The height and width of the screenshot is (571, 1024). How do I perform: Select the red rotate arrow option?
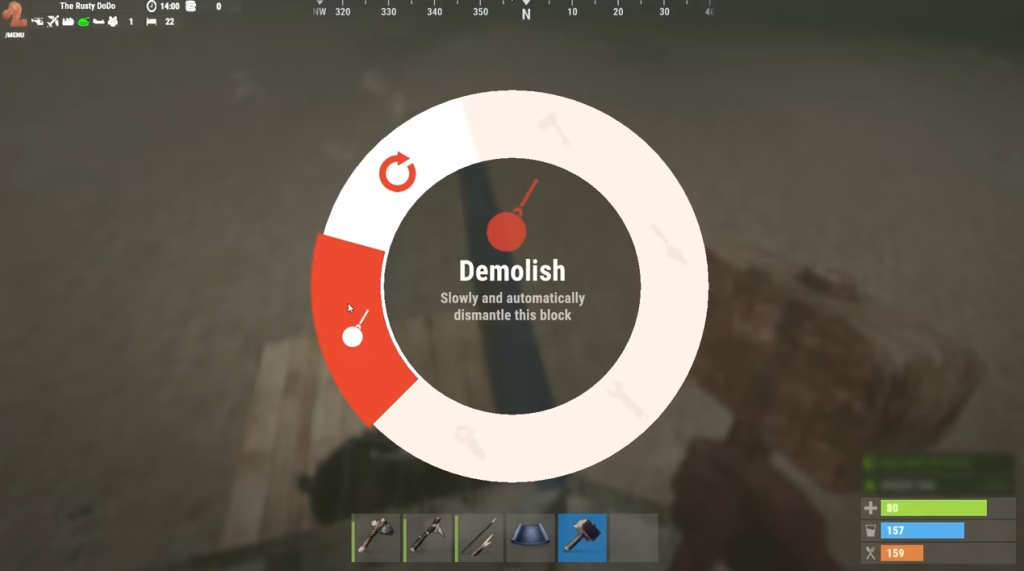[397, 173]
